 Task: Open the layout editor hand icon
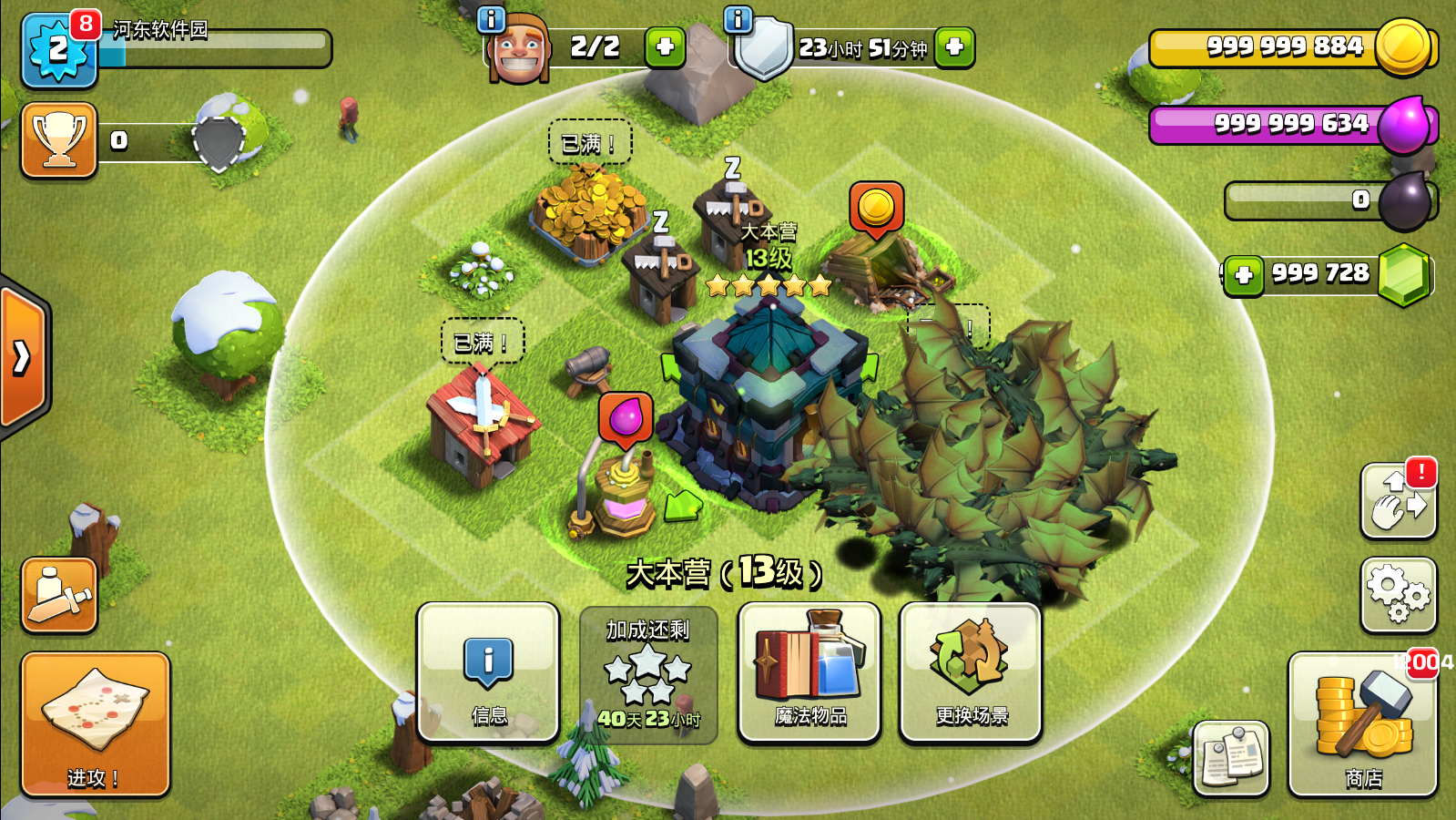[x=1398, y=501]
